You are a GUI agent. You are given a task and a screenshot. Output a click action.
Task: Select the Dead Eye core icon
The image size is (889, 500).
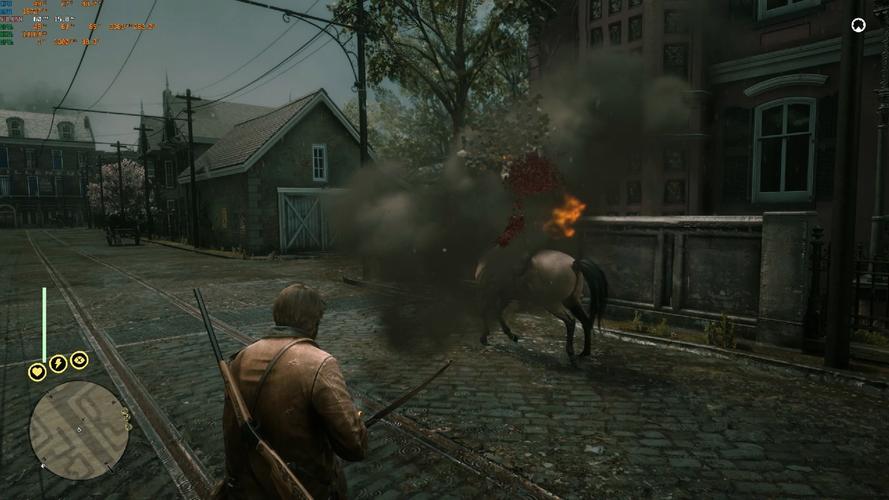click(x=79, y=360)
